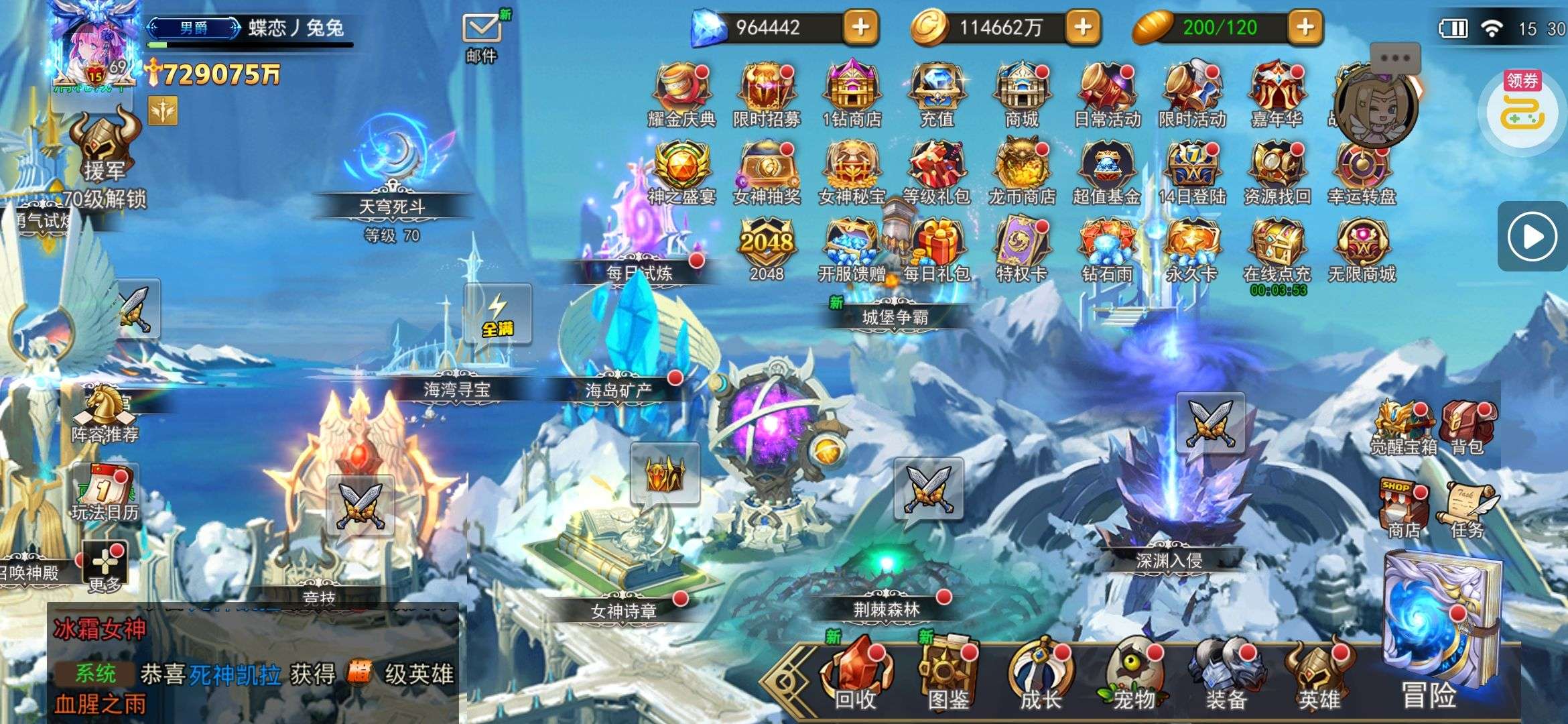This screenshot has height=724, width=1568.
Task: Add diamonds with the plus button
Action: (860, 27)
